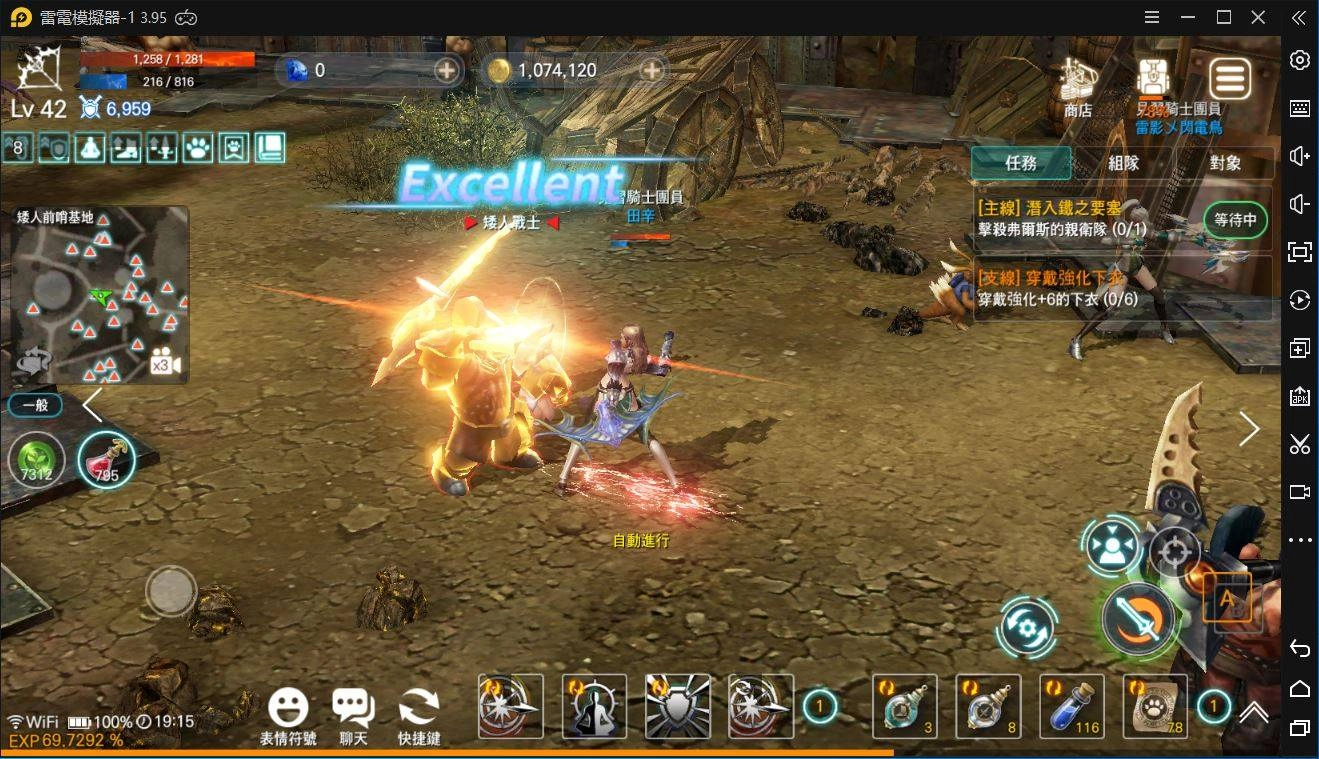Switch to the 組隊 party tab
This screenshot has width=1319, height=759.
coord(1124,163)
